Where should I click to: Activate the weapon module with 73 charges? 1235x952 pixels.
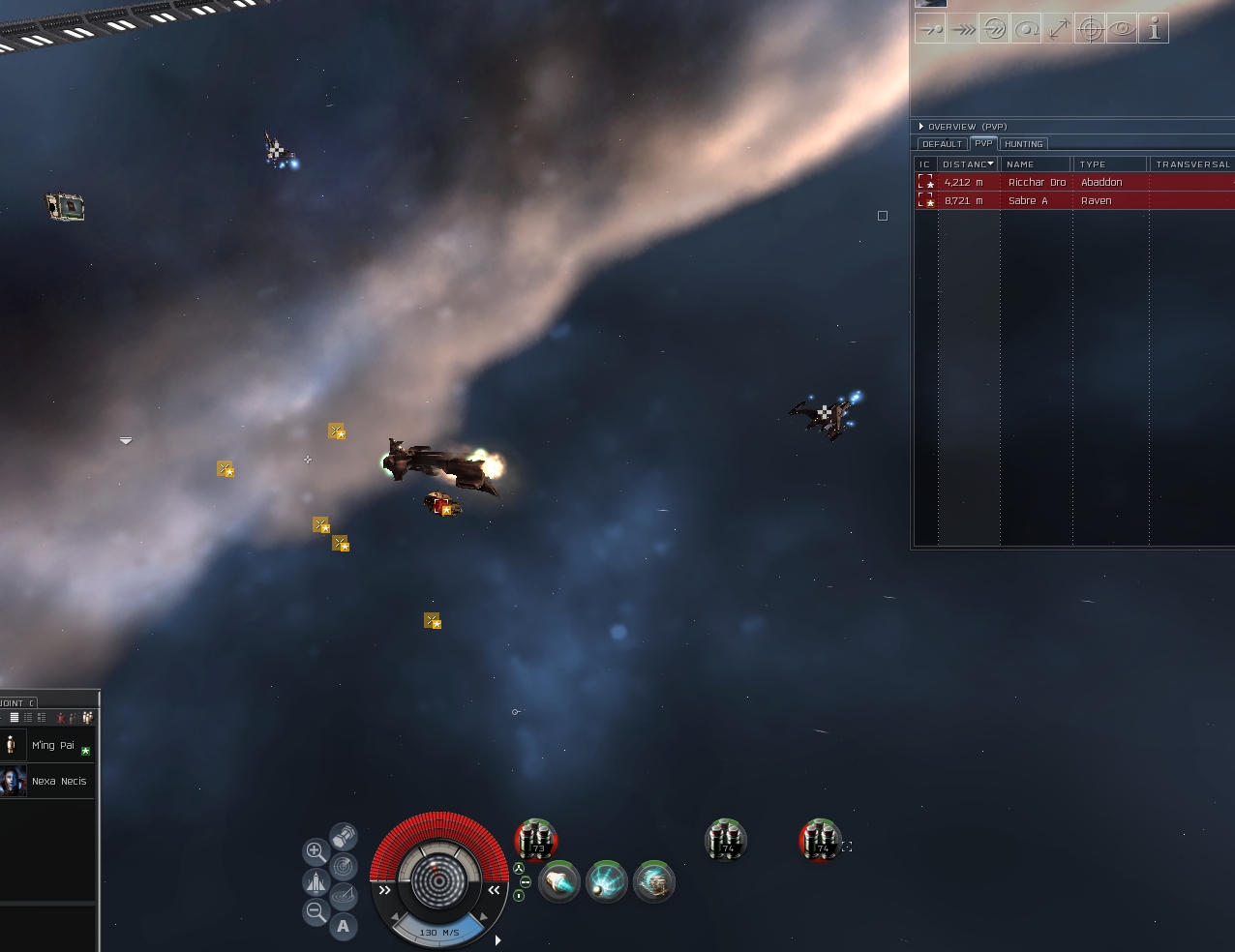click(536, 840)
